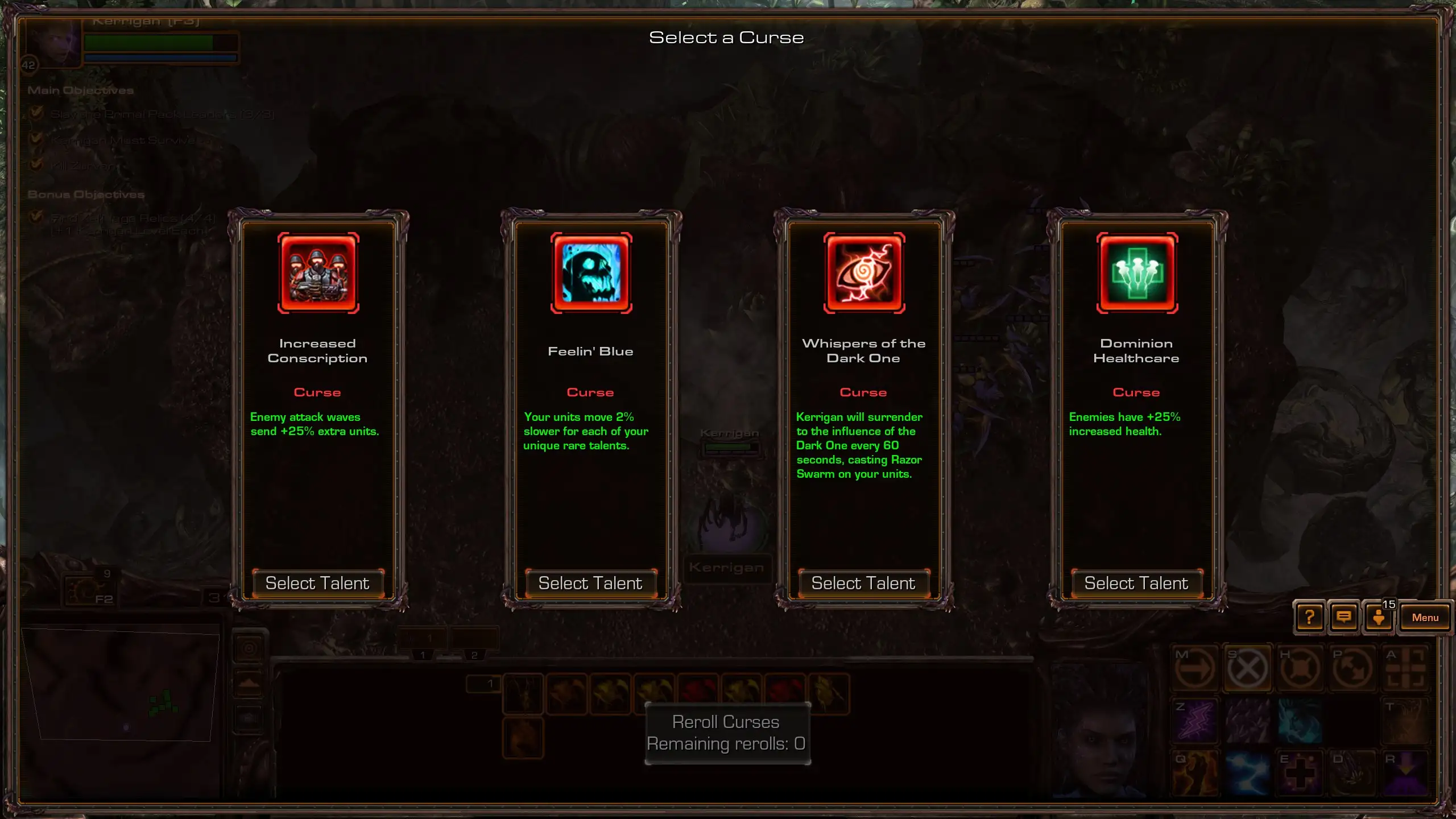Select Talent under Increased Conscription curse
The height and width of the screenshot is (819, 1456).
tap(317, 583)
